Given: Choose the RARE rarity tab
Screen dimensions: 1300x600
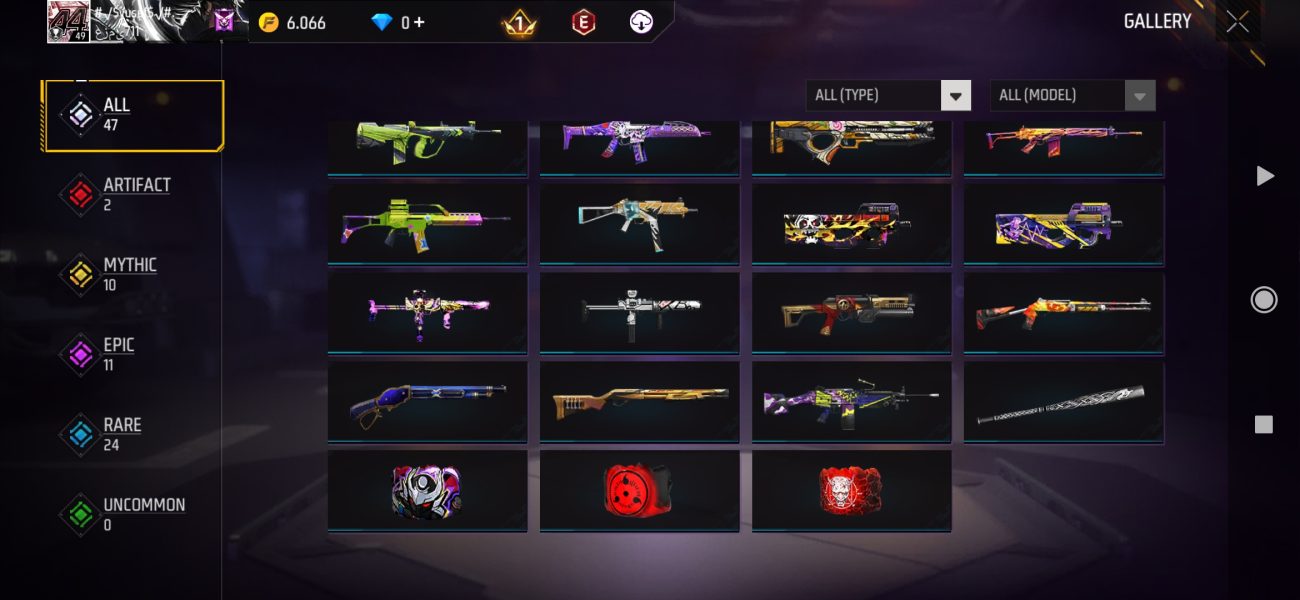Looking at the screenshot, I should tap(133, 435).
